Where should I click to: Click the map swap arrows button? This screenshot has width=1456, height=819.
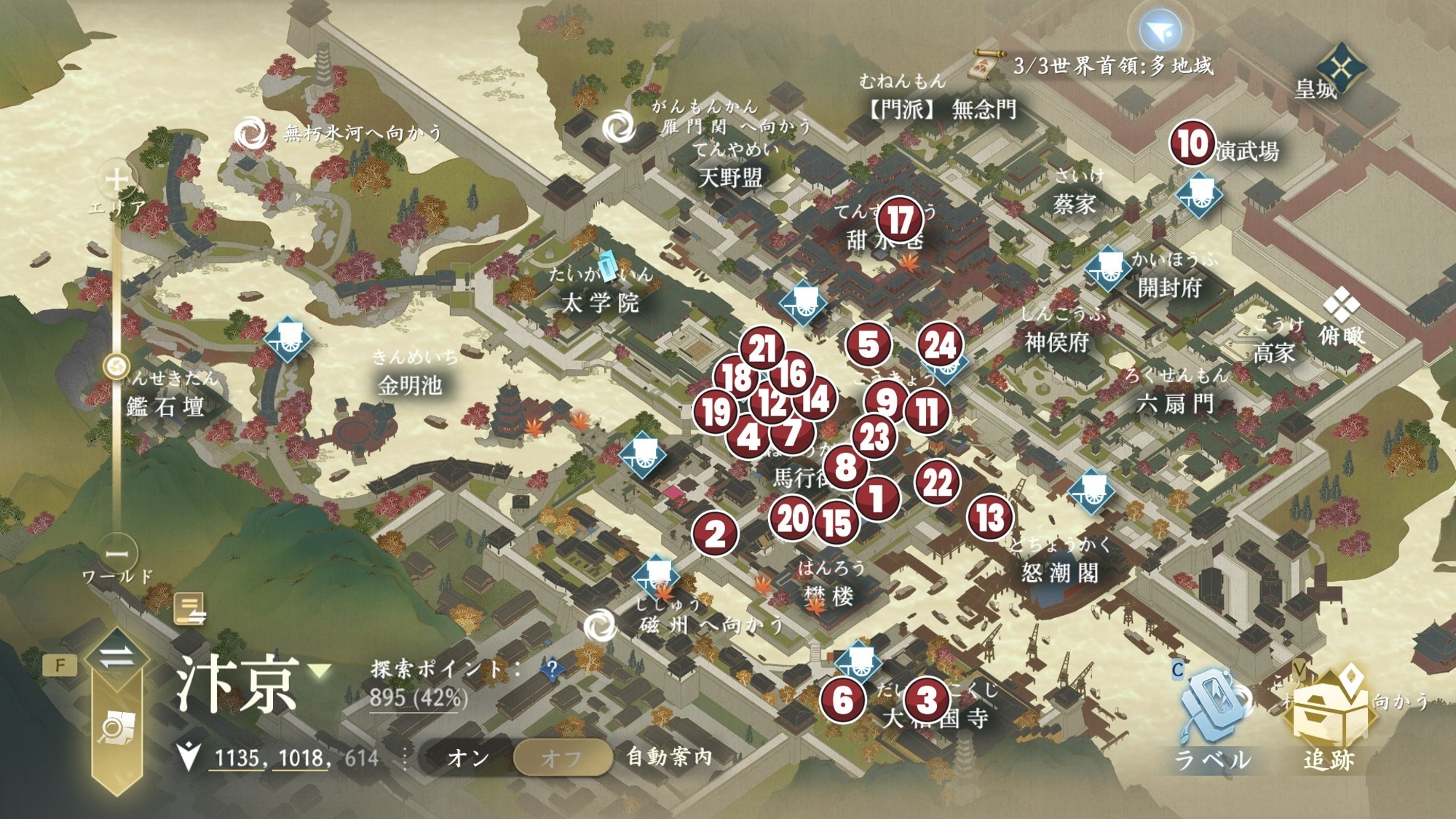click(116, 657)
